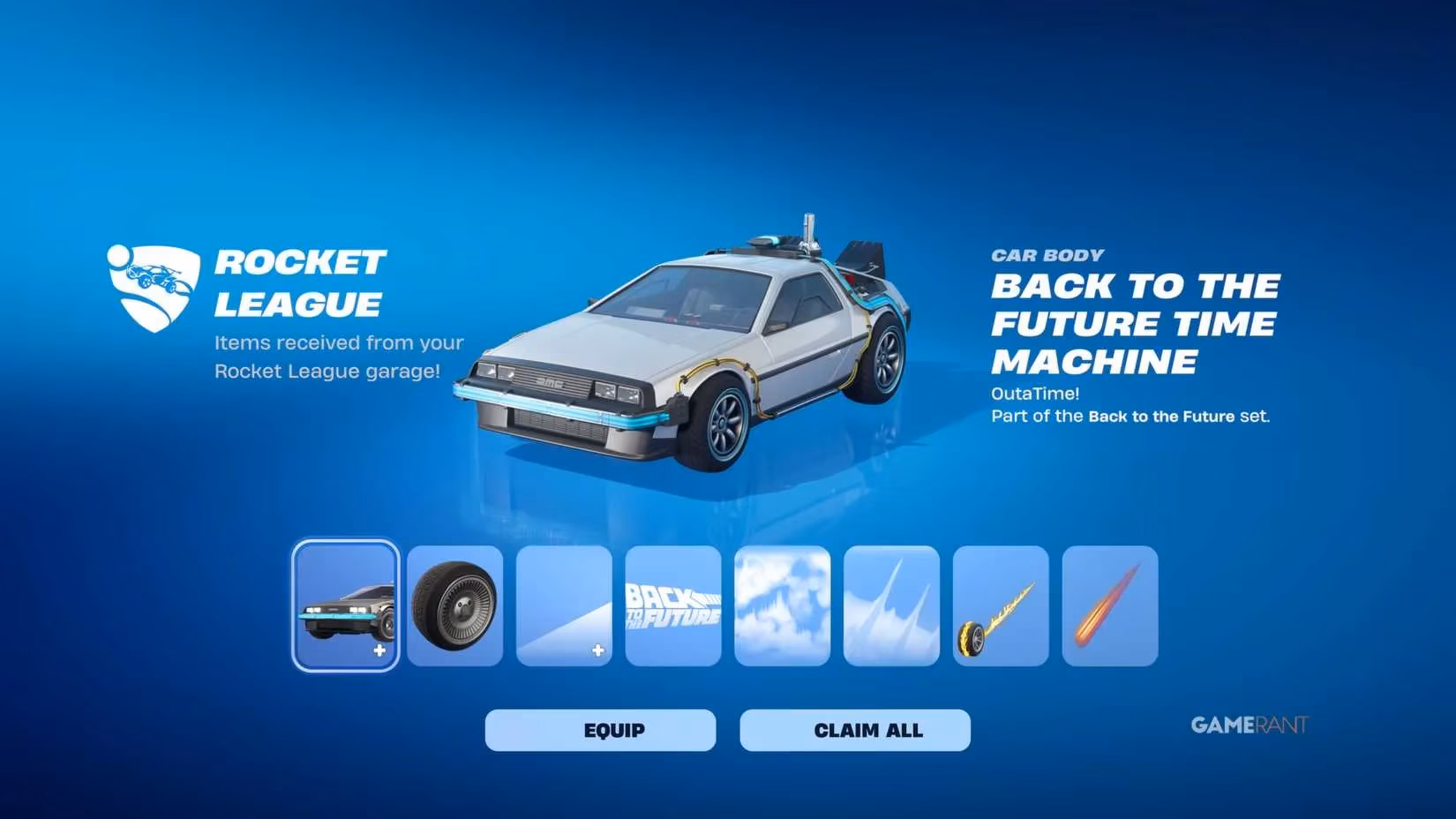
Task: Select the cloudy sky texture item
Action: tap(783, 605)
